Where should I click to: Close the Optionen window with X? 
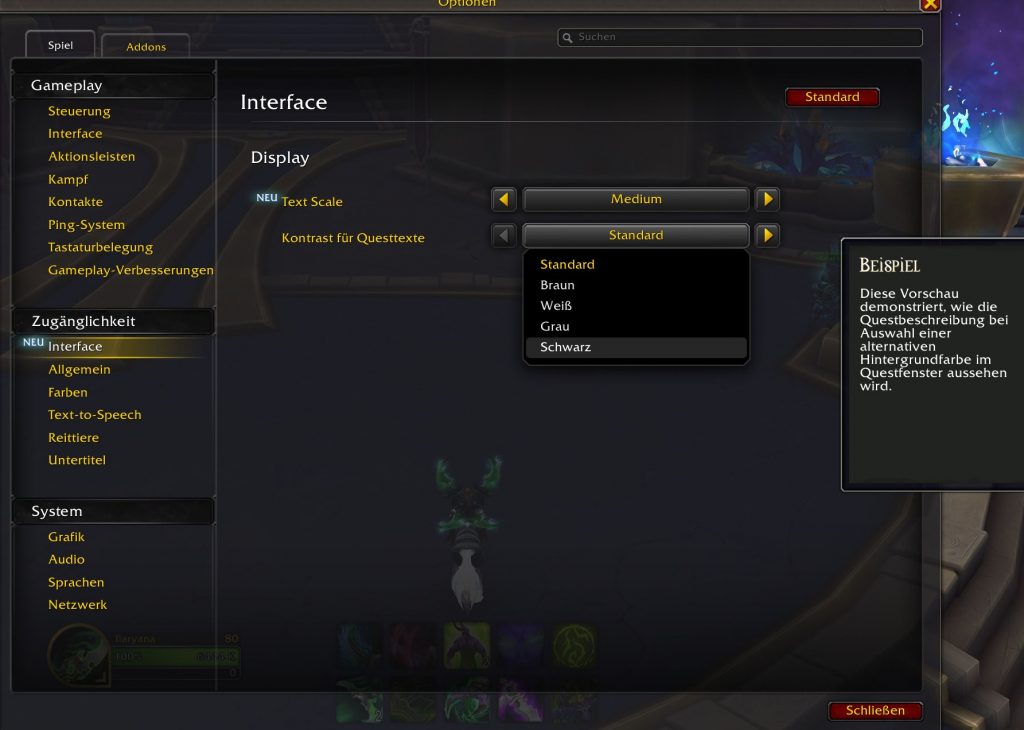(x=930, y=4)
